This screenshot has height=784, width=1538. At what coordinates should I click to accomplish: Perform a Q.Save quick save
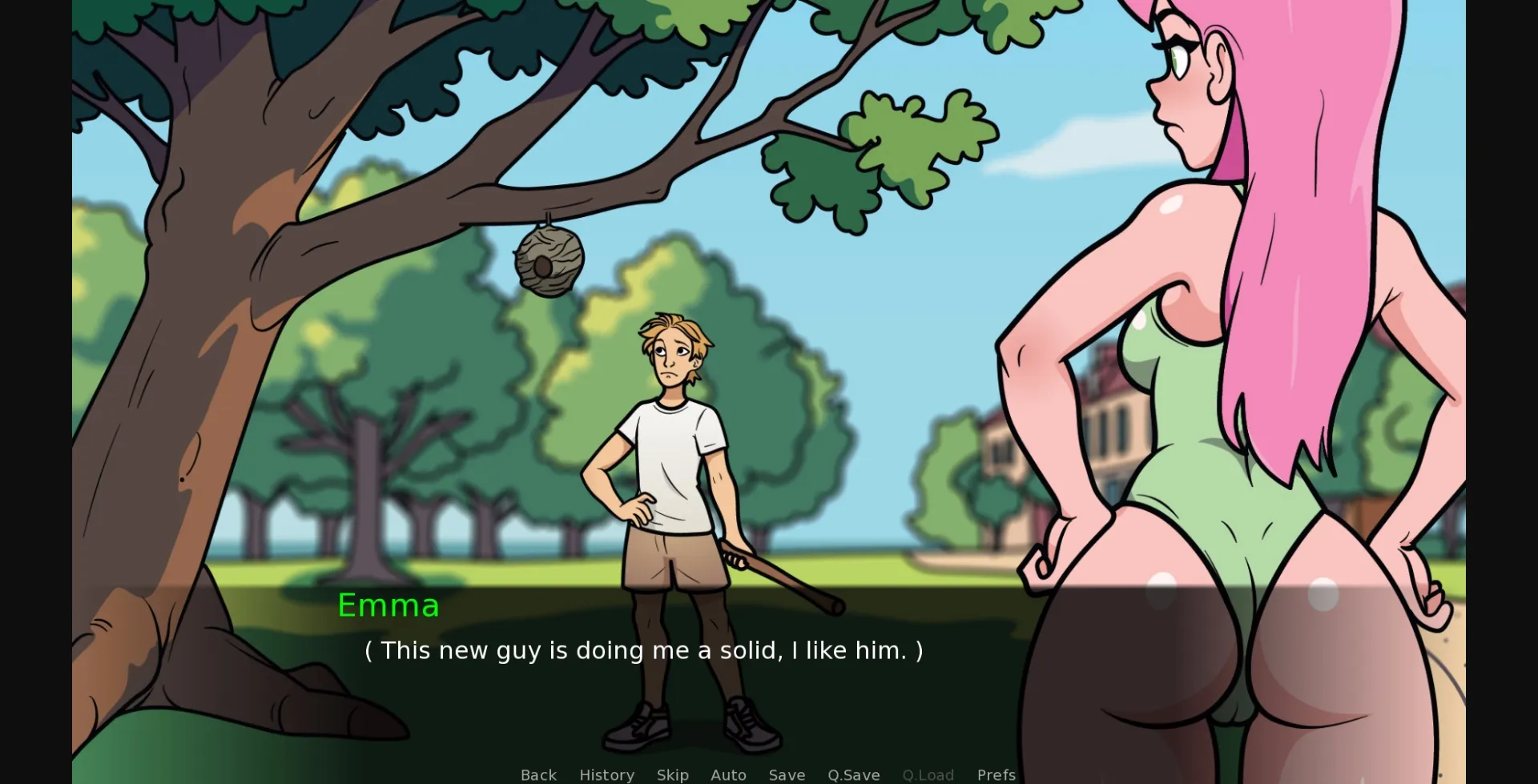click(x=853, y=774)
